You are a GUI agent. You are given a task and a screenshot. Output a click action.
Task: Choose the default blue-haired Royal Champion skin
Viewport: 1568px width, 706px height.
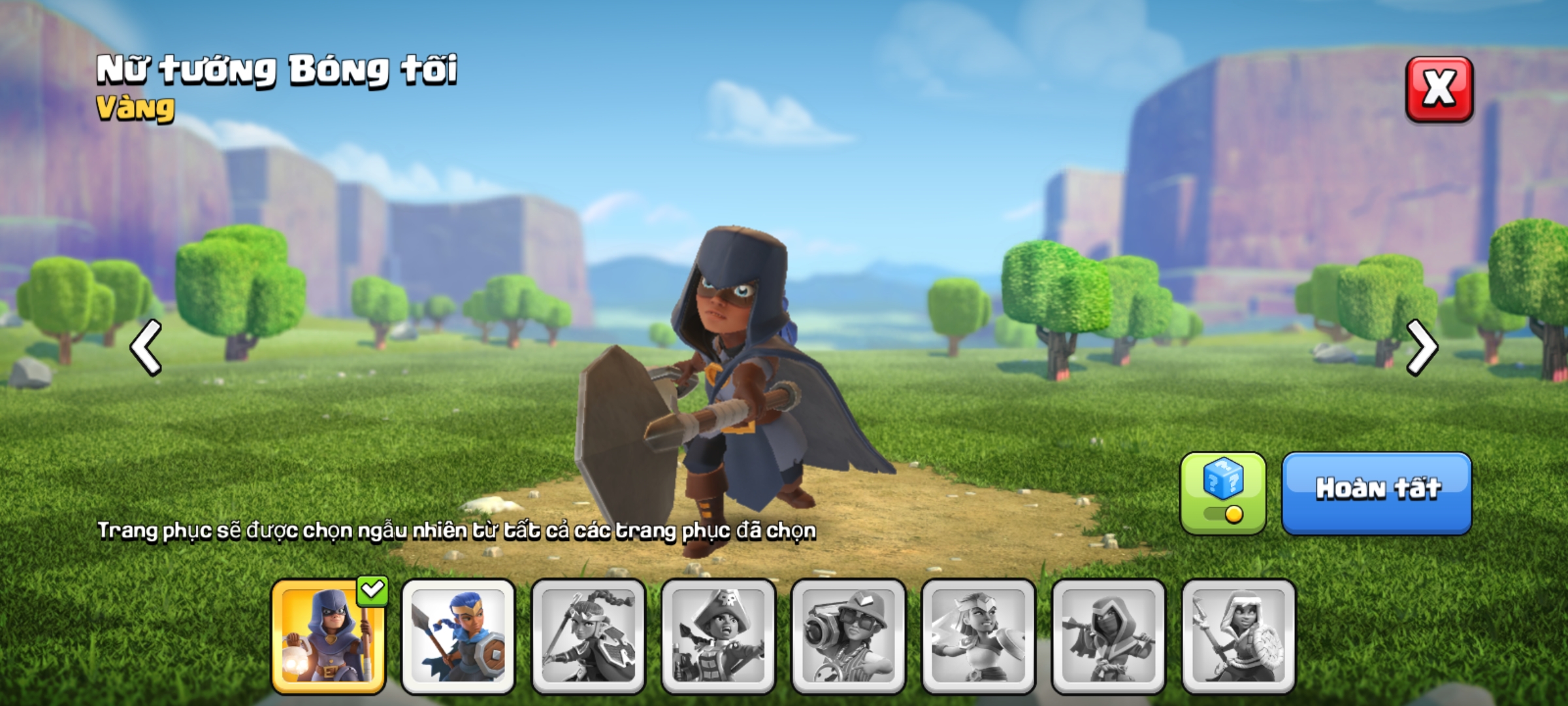458,635
